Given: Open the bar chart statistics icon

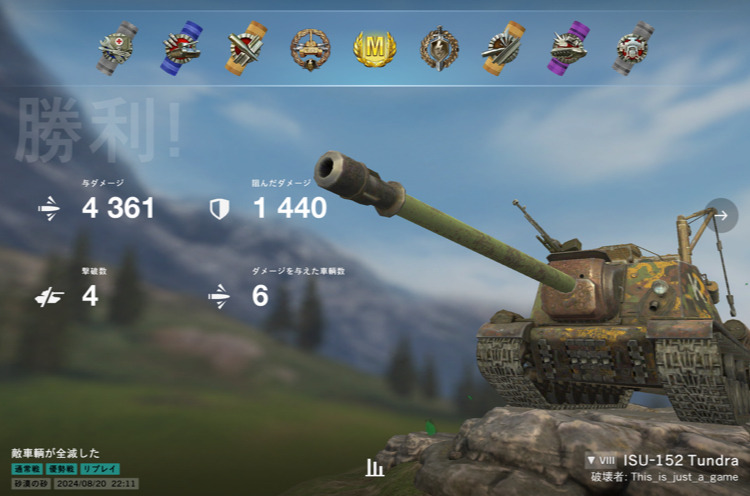Looking at the screenshot, I should pos(375,467).
